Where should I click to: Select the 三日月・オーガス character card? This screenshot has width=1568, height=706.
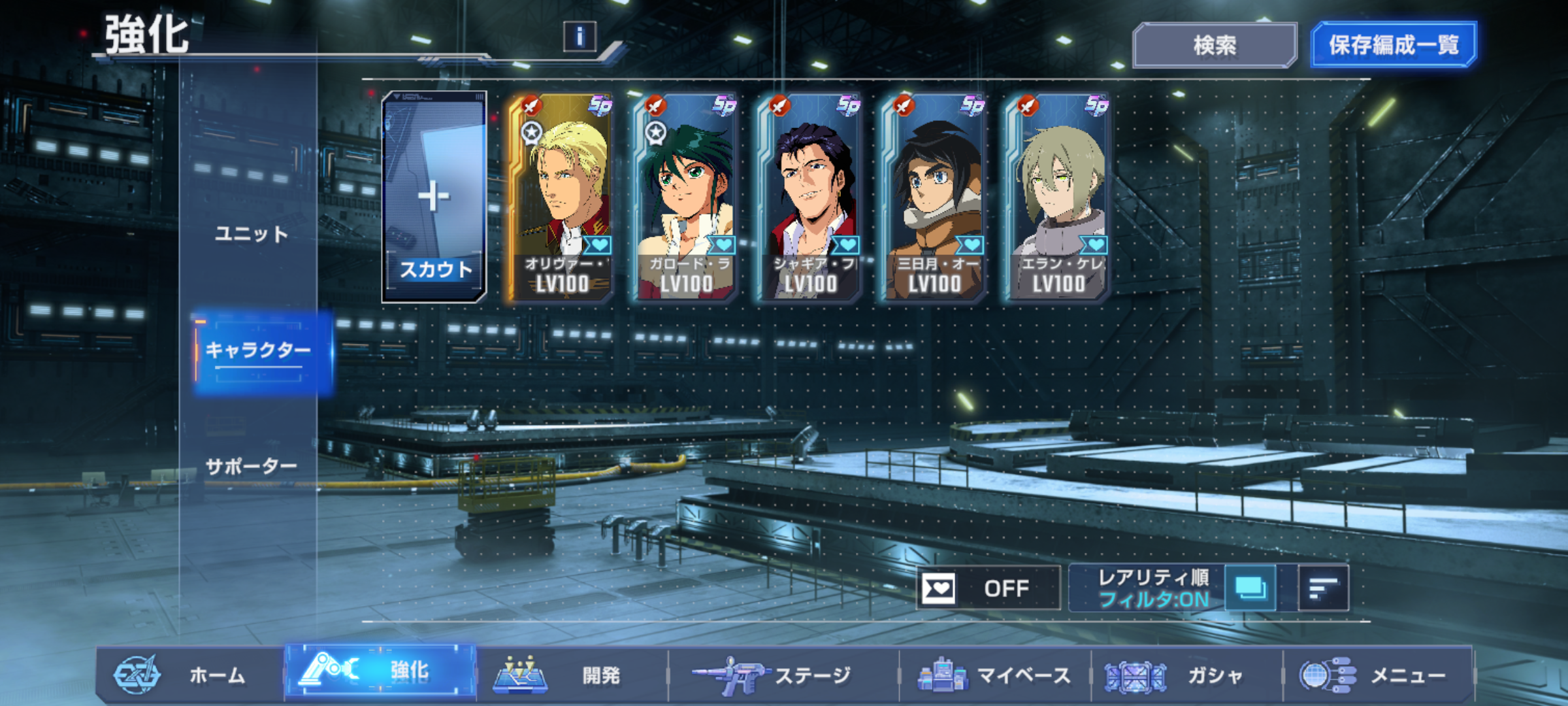coord(933,197)
